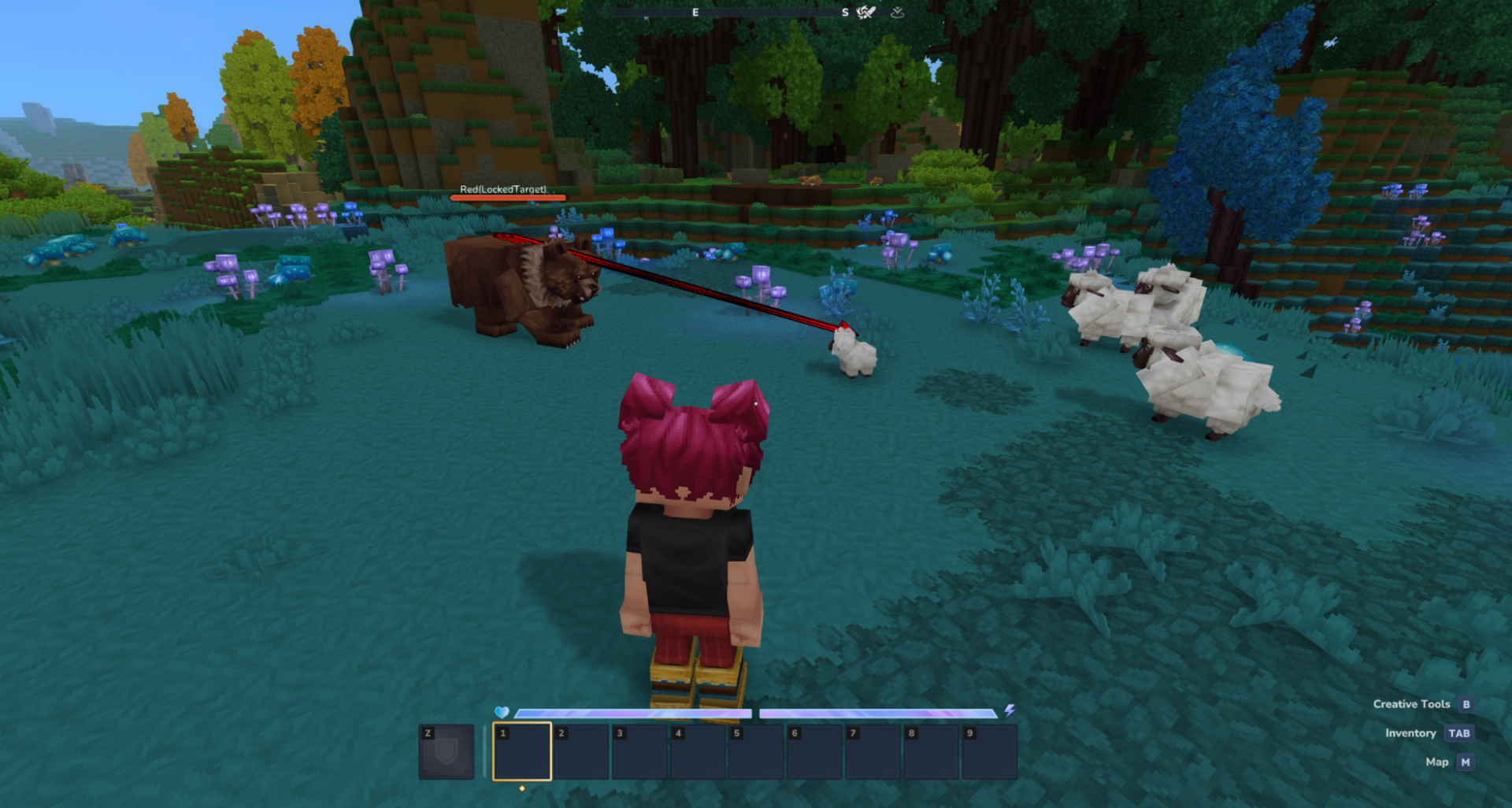Image resolution: width=1512 pixels, height=808 pixels.
Task: Activate hotbar slot 7
Action: click(872, 751)
